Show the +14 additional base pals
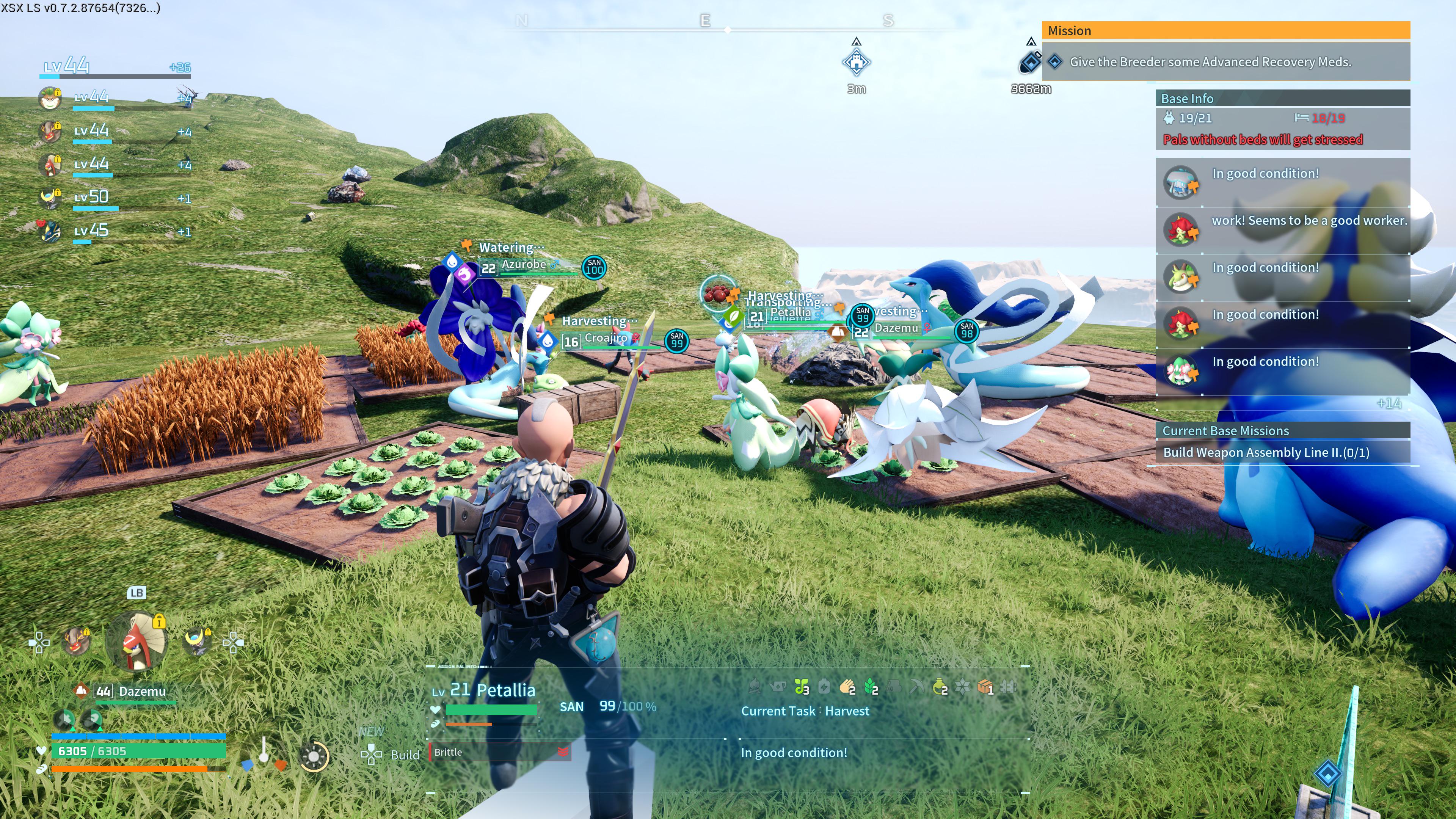 click(x=1388, y=403)
